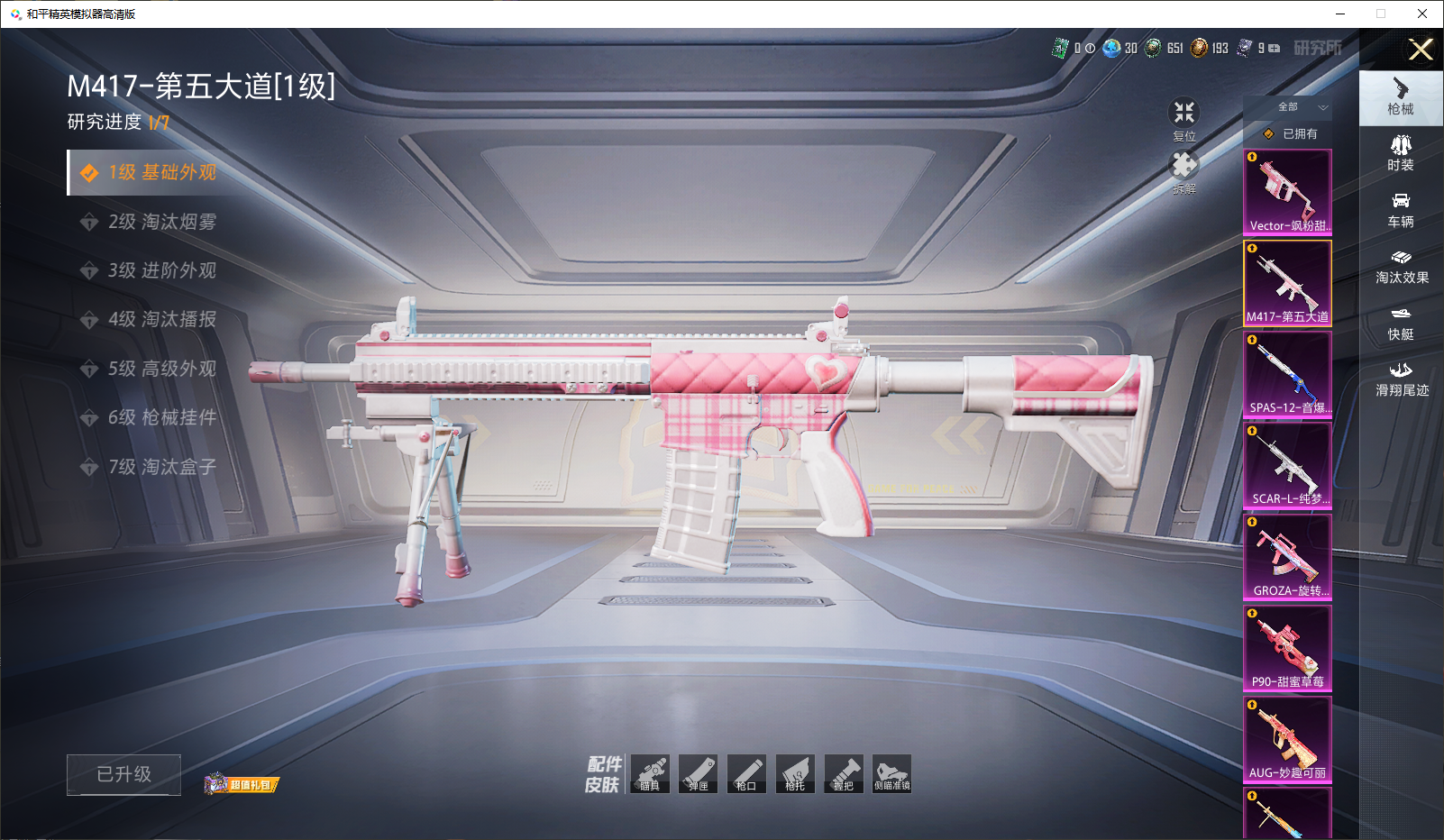1444x840 pixels.
Task: View level 2 淘汰烟雾 upgrade
Action: point(162,222)
